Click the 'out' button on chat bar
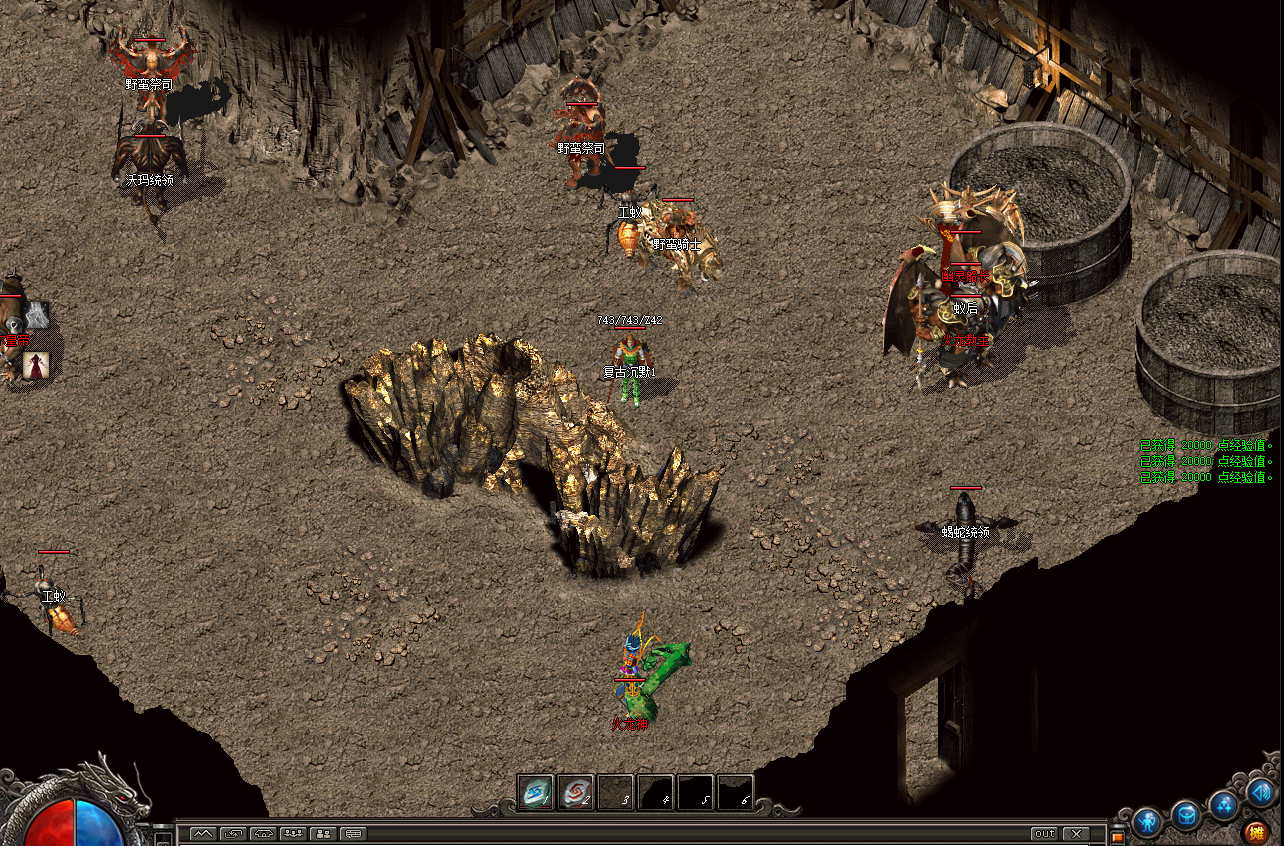The image size is (1284, 846). pos(1044,833)
